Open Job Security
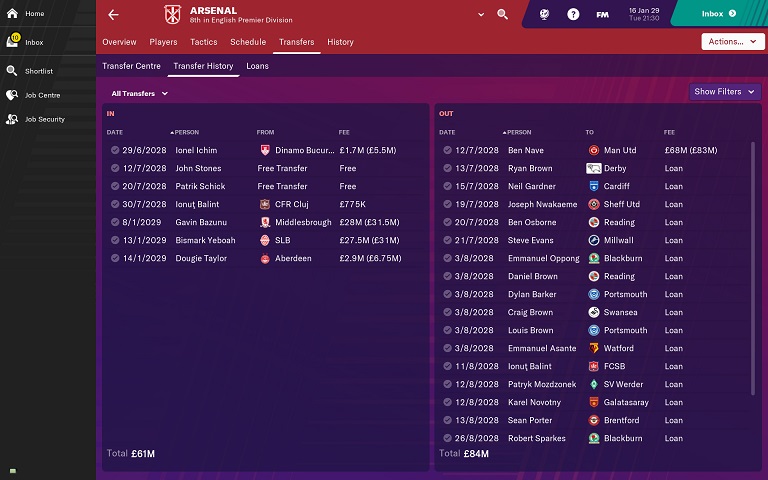This screenshot has width=768, height=480. click(x=44, y=119)
